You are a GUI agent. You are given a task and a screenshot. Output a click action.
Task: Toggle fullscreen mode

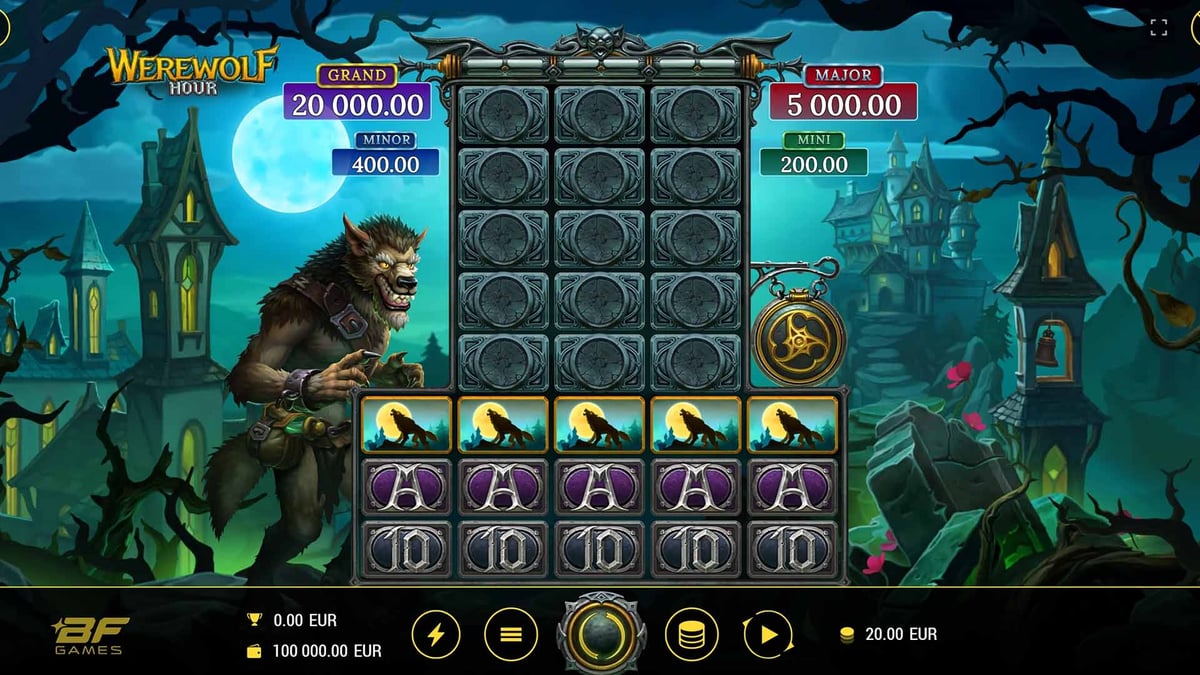pyautogui.click(x=1159, y=28)
